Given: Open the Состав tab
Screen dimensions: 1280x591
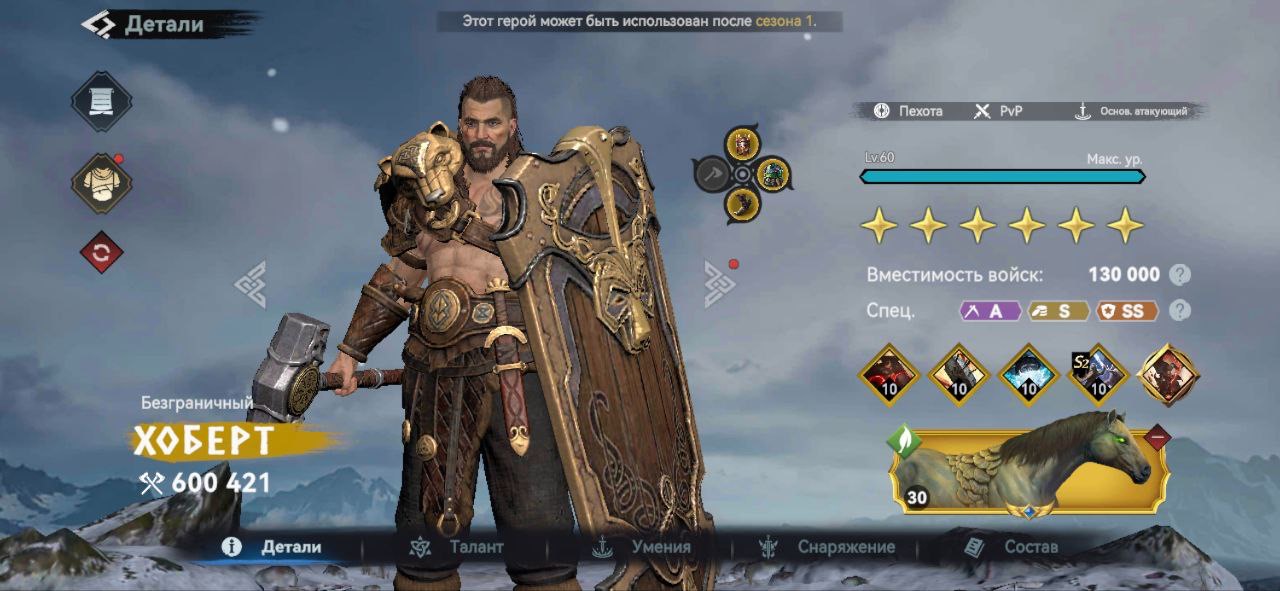Looking at the screenshot, I should click(1011, 547).
